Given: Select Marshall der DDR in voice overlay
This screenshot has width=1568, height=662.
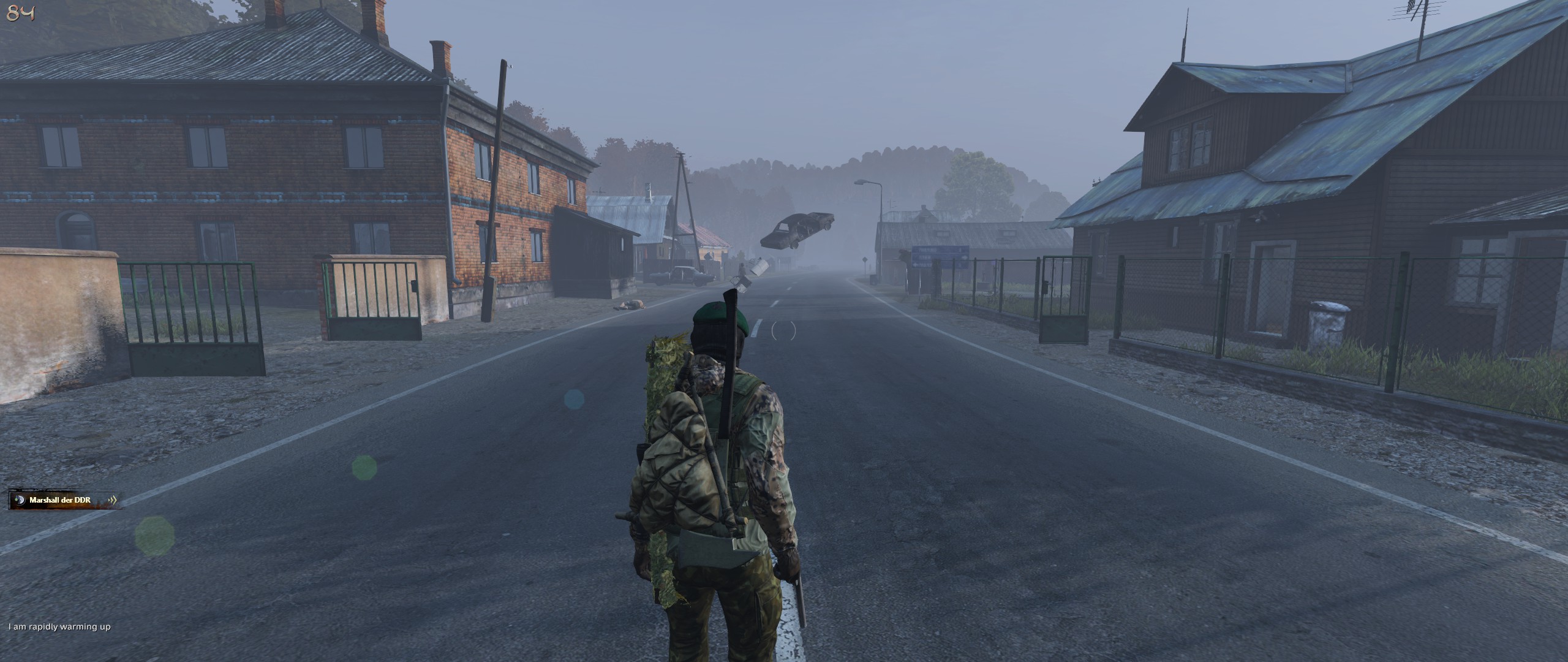Looking at the screenshot, I should coord(60,500).
